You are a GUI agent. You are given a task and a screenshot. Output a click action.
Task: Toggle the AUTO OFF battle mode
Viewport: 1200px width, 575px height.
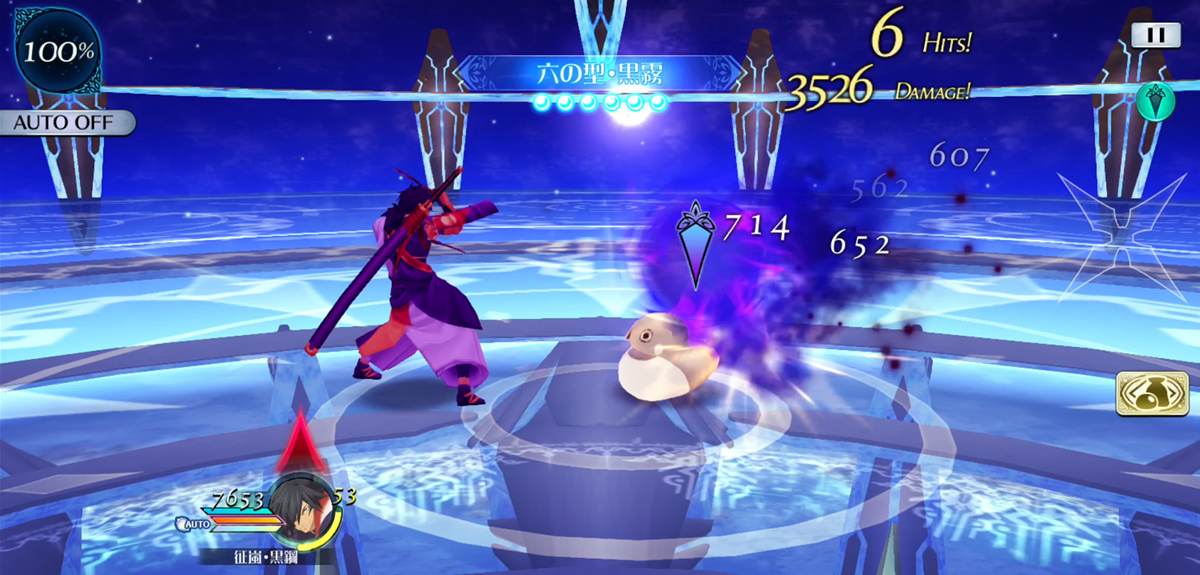point(67,124)
